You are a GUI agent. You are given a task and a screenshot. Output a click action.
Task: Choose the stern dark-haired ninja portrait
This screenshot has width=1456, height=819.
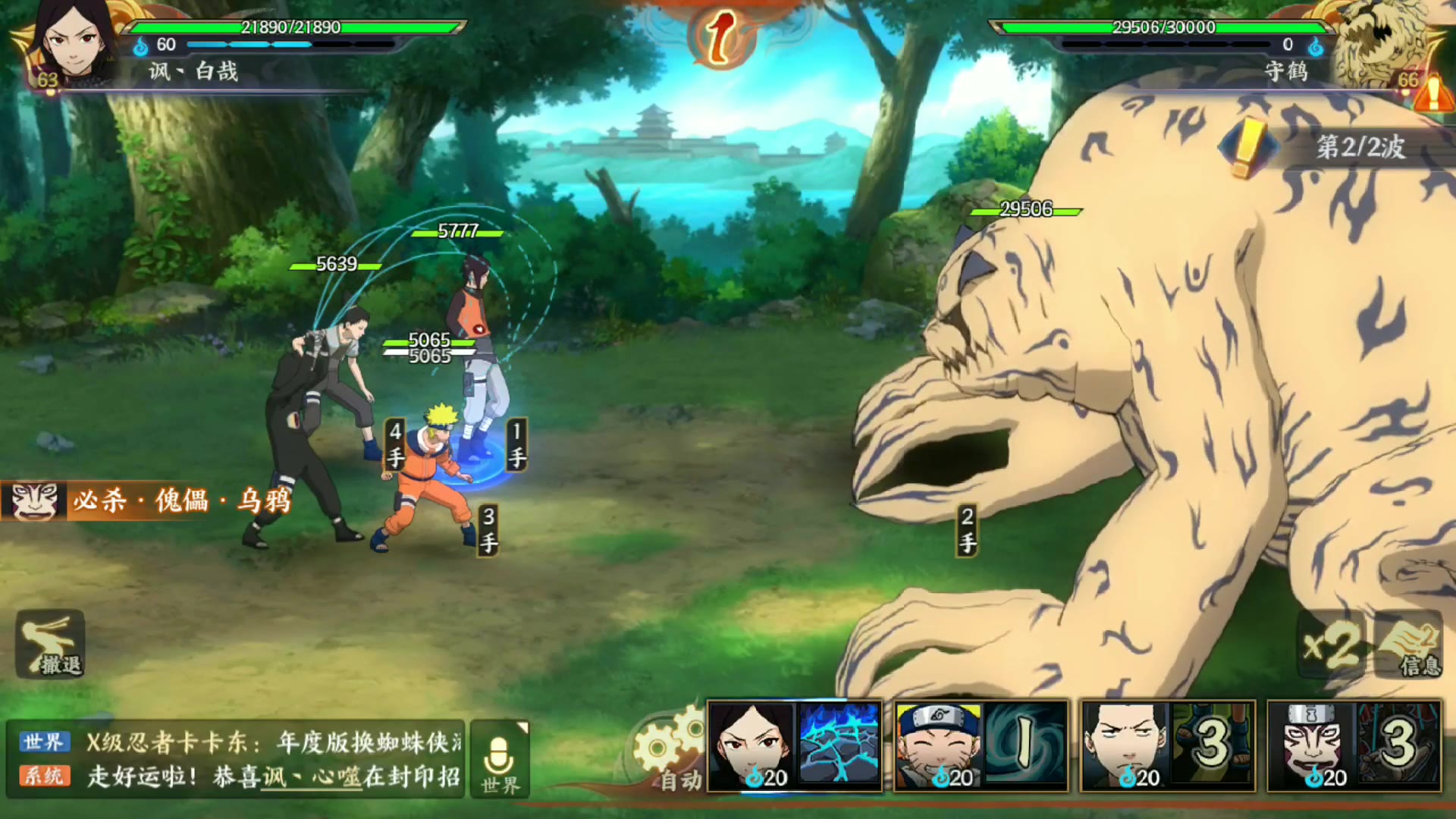point(1125,745)
